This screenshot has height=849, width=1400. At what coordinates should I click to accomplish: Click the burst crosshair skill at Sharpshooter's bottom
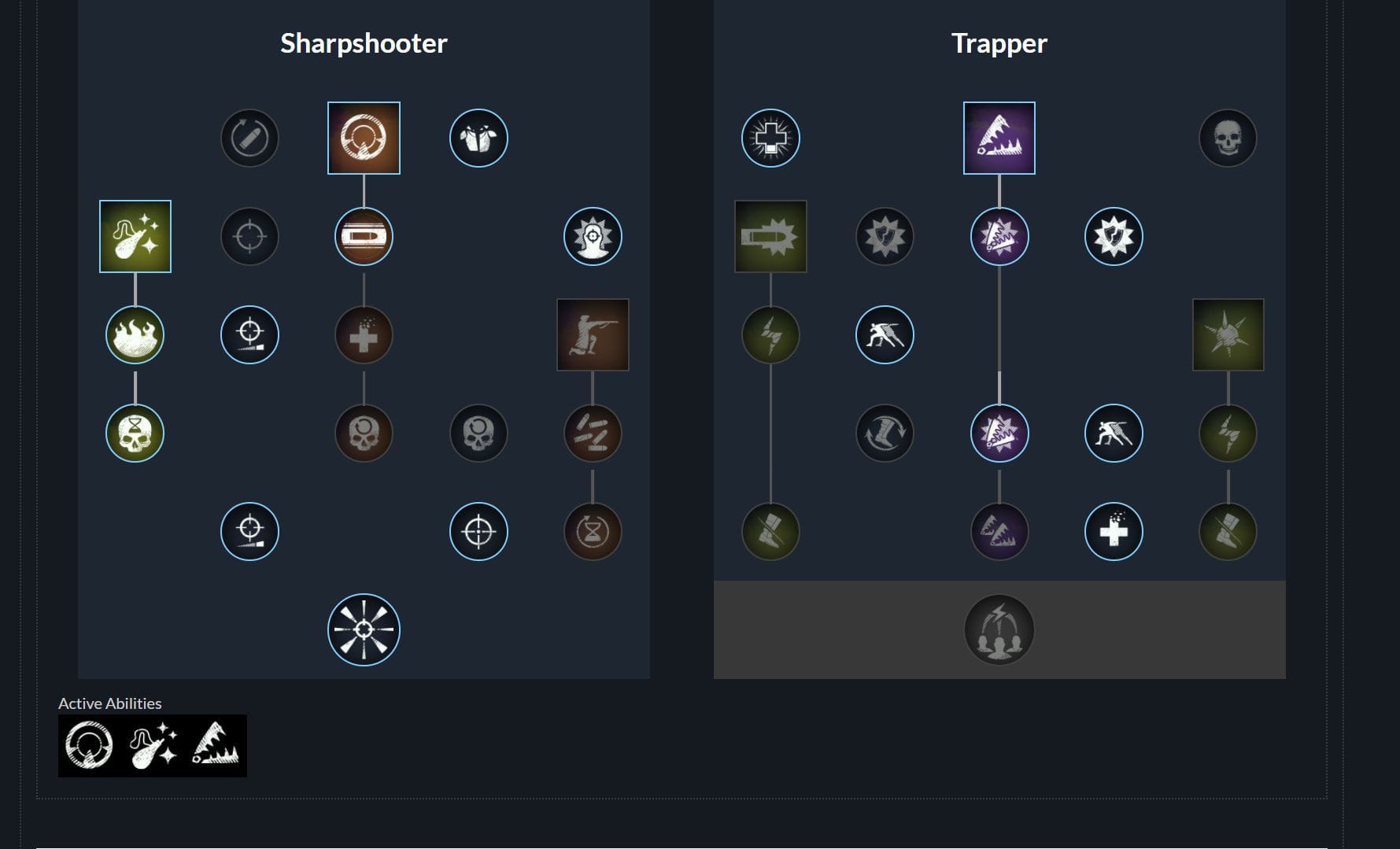[x=364, y=629]
